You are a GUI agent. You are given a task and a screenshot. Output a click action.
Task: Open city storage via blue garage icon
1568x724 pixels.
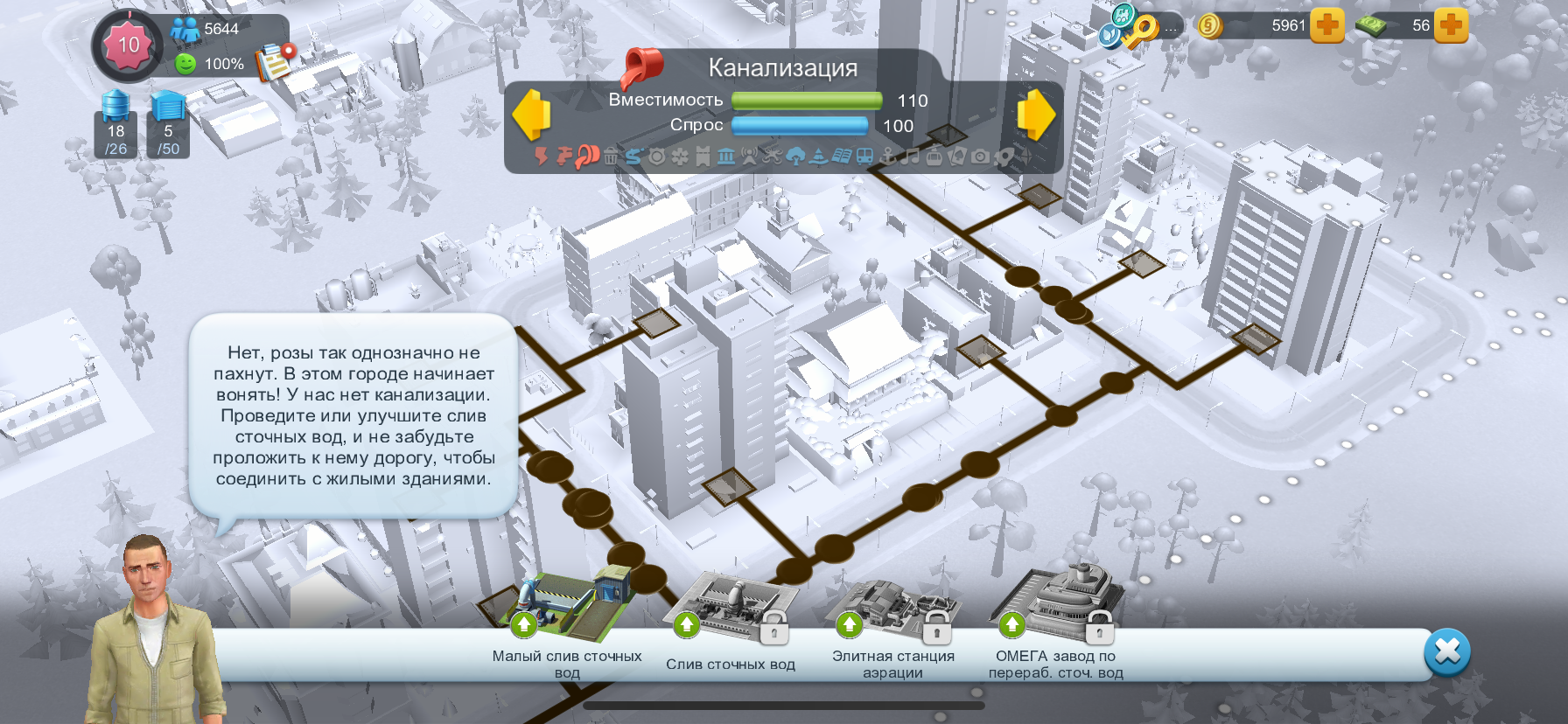[168, 123]
